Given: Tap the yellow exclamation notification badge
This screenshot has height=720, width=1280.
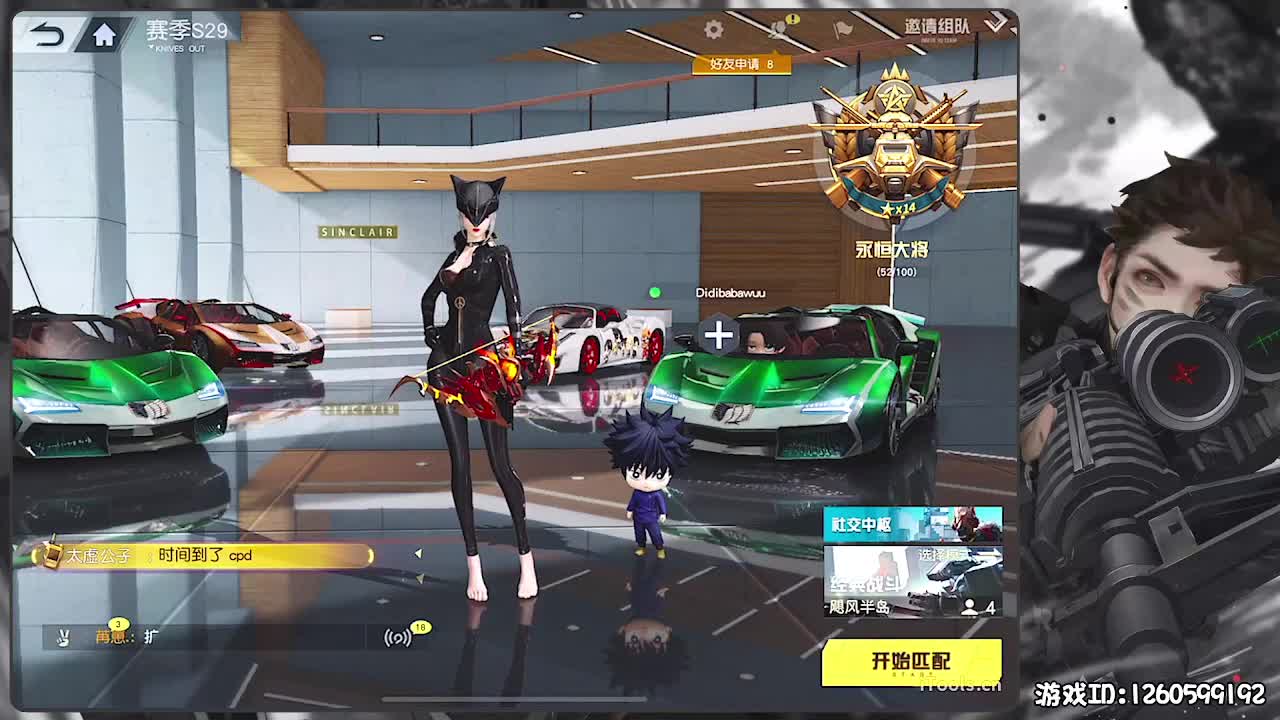Looking at the screenshot, I should coord(794,18).
